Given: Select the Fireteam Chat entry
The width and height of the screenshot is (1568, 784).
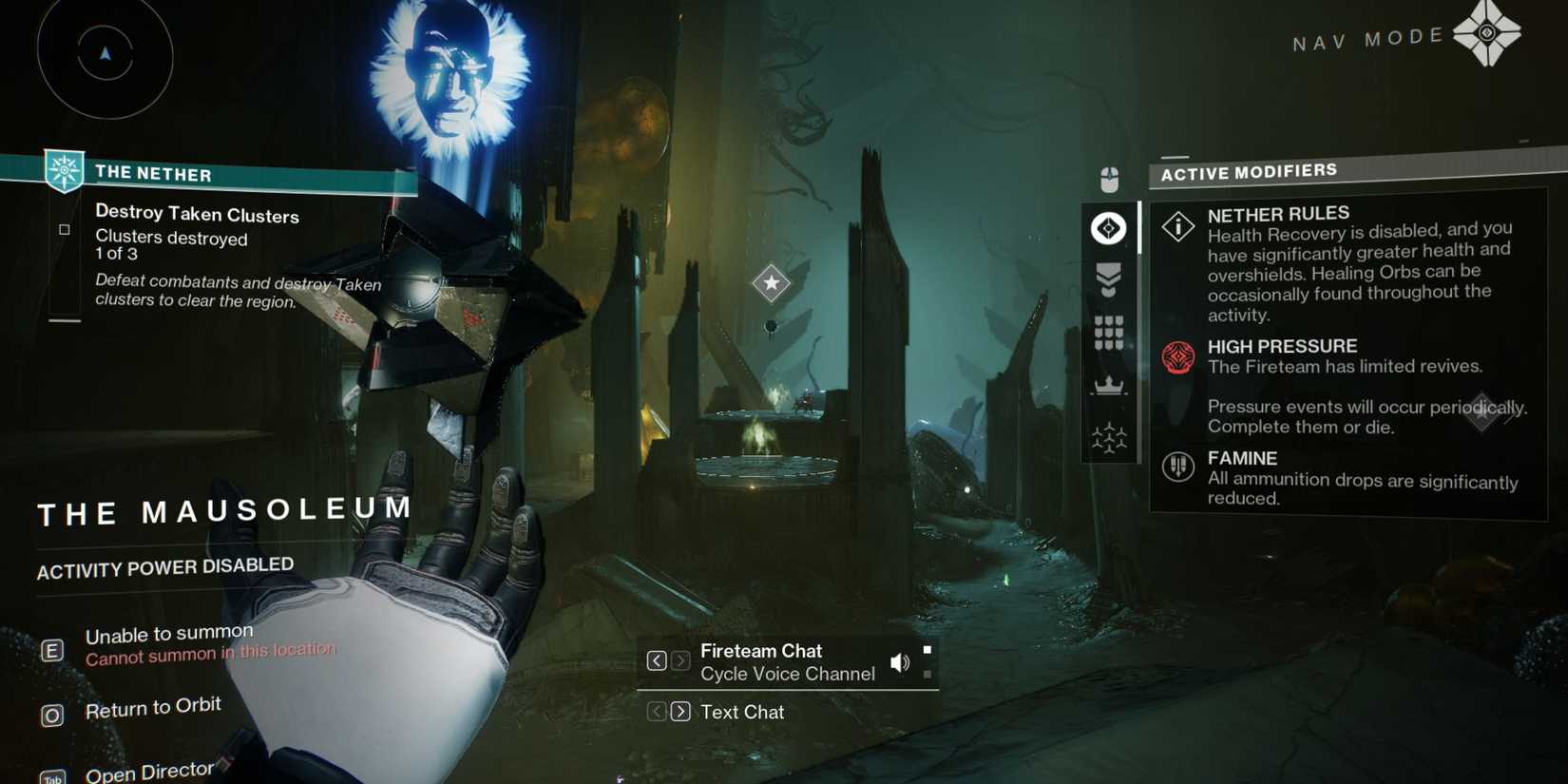Looking at the screenshot, I should click(760, 651).
